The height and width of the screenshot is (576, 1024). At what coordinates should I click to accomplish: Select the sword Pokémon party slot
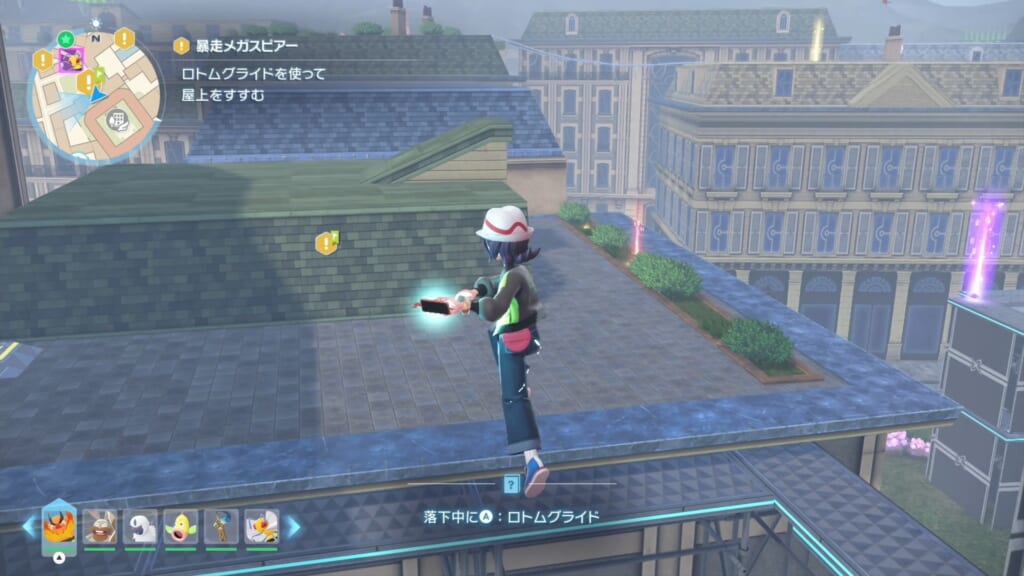(221, 526)
